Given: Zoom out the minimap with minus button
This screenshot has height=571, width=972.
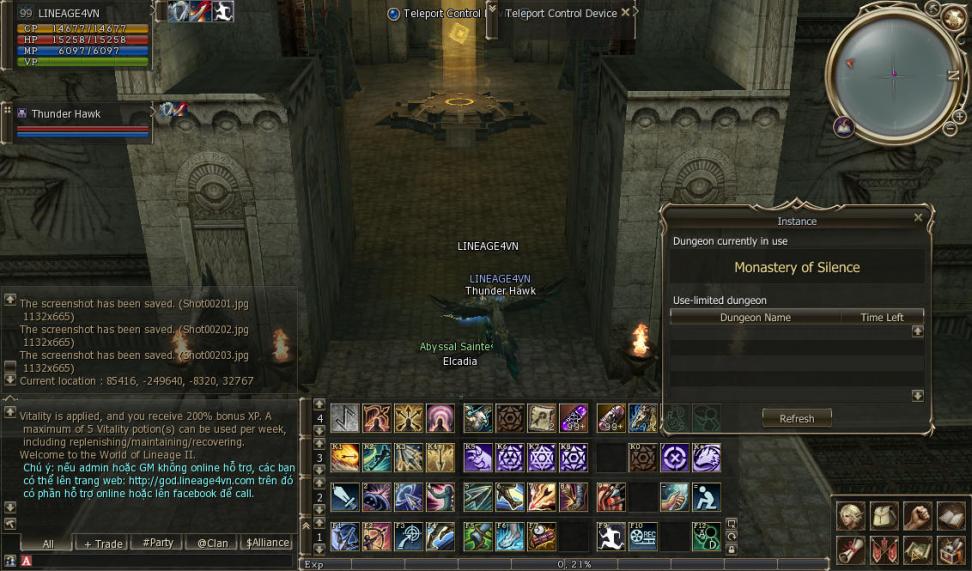Looking at the screenshot, I should pos(947,128).
